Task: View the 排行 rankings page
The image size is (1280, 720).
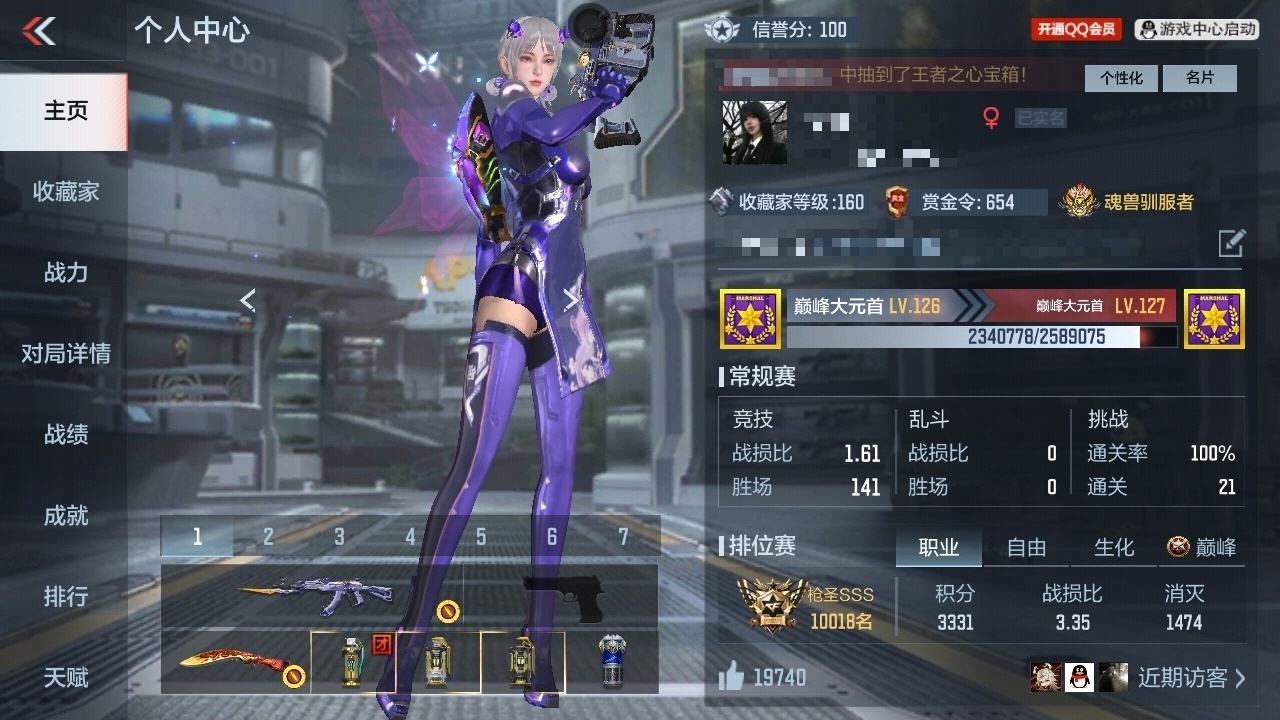Action: (65, 596)
